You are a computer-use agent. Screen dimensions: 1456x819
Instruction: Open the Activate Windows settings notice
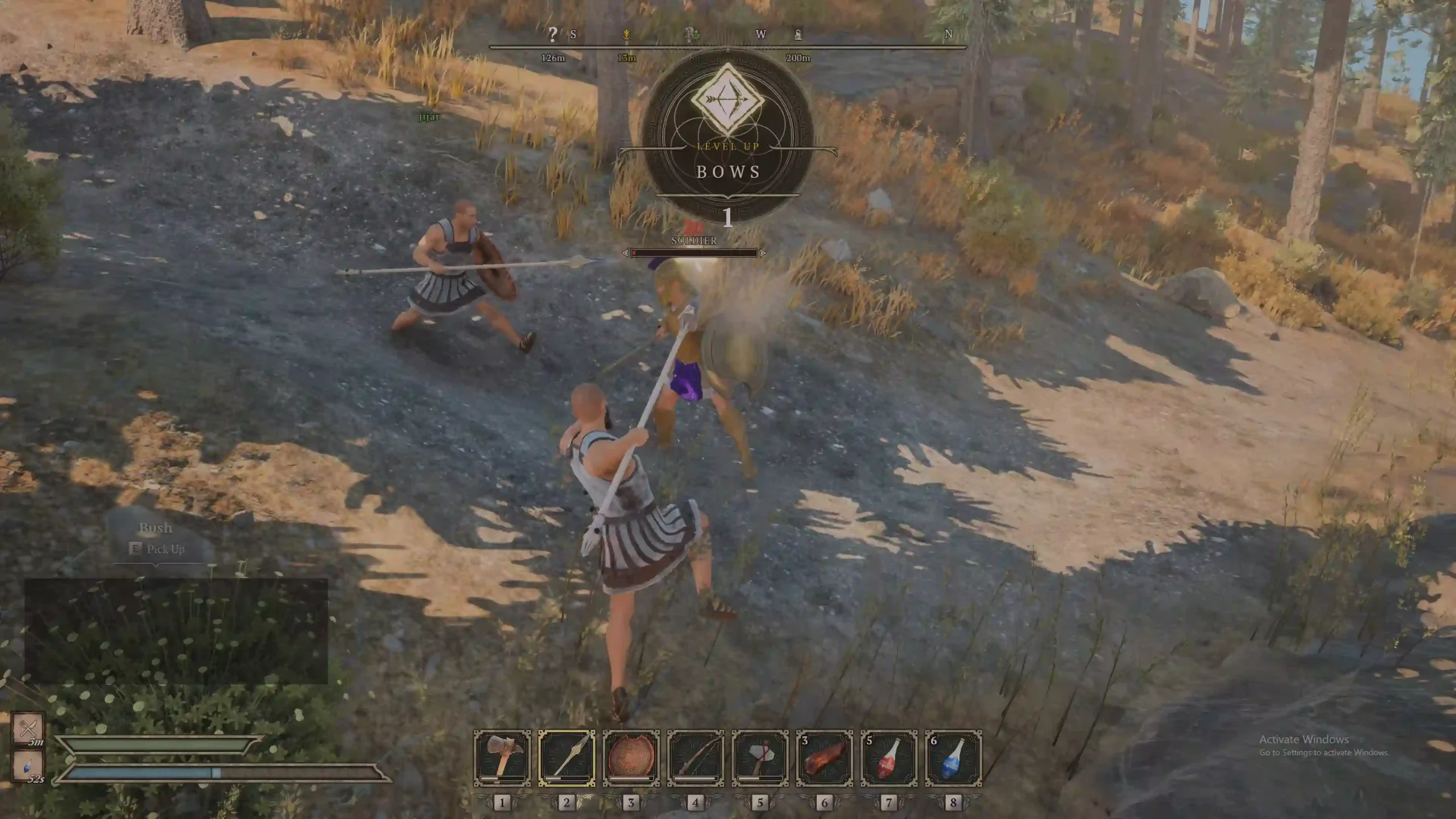pos(1323,745)
